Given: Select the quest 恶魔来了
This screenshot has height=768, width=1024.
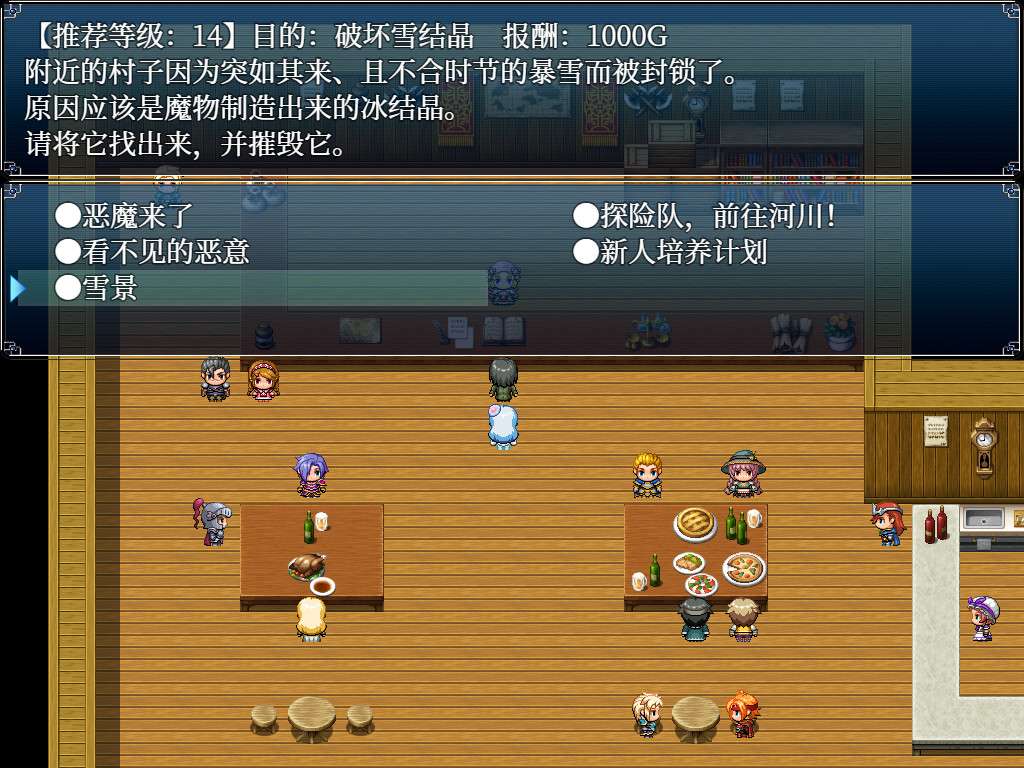Looking at the screenshot, I should tap(124, 215).
